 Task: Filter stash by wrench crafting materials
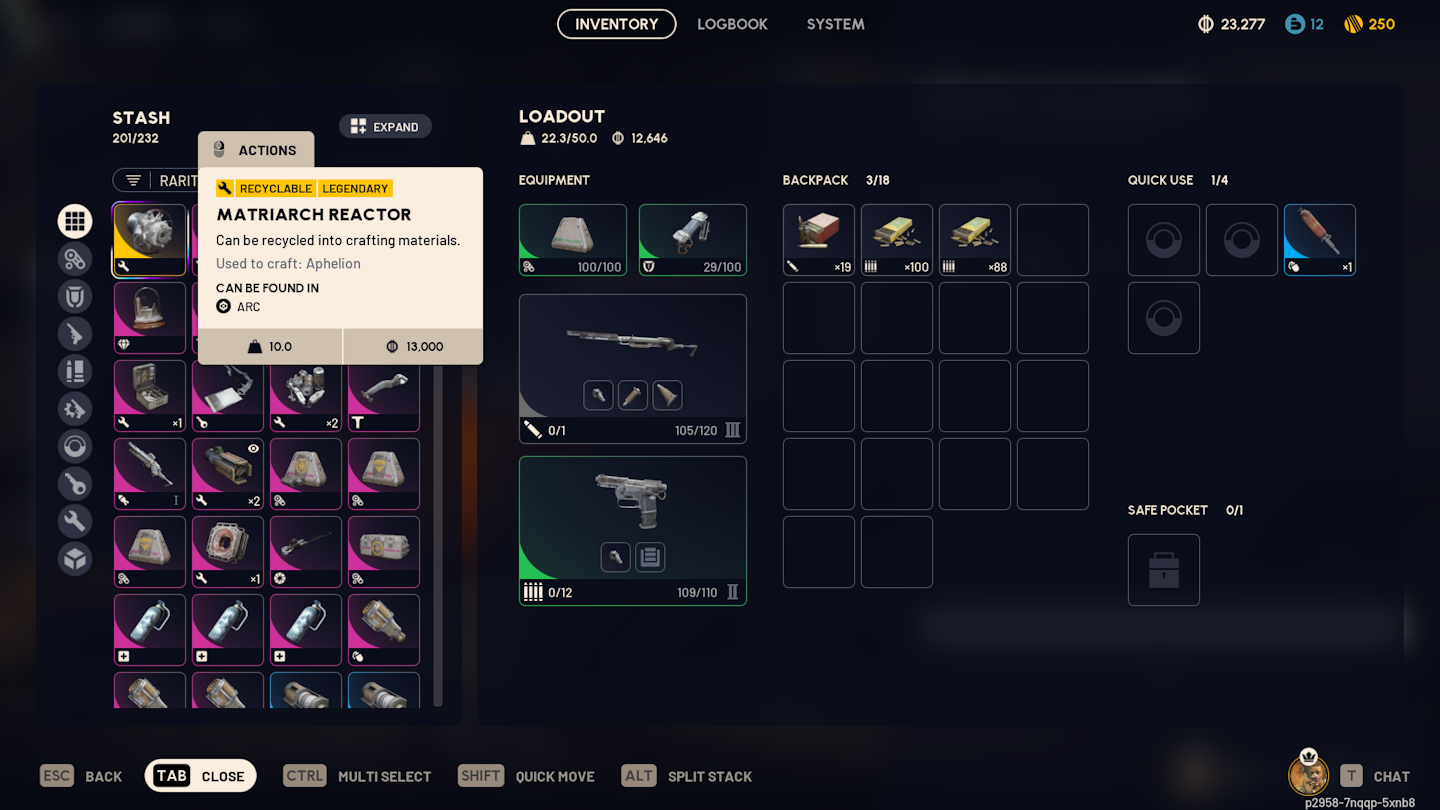pos(75,521)
